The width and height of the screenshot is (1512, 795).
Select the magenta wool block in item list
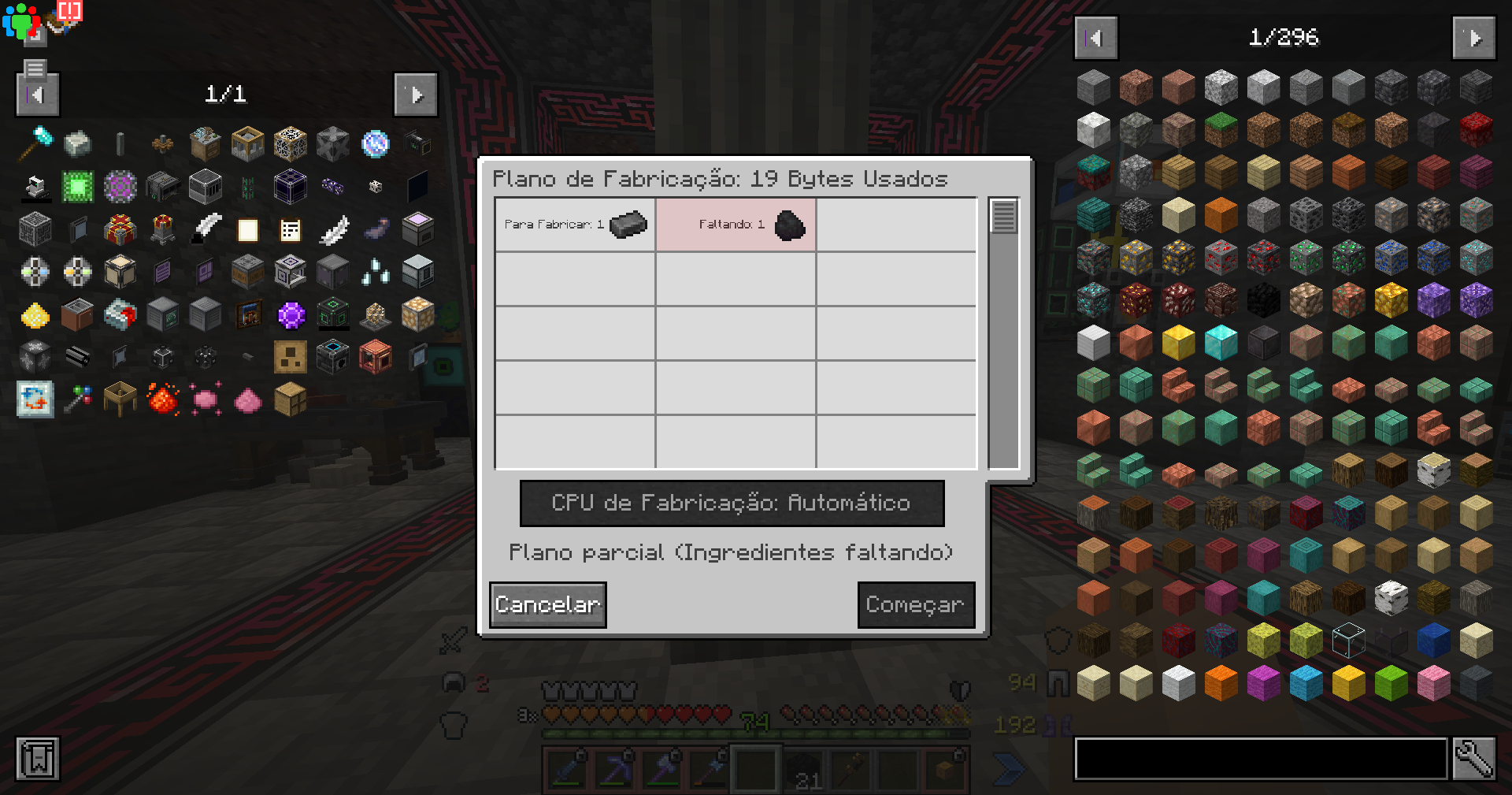(1264, 683)
